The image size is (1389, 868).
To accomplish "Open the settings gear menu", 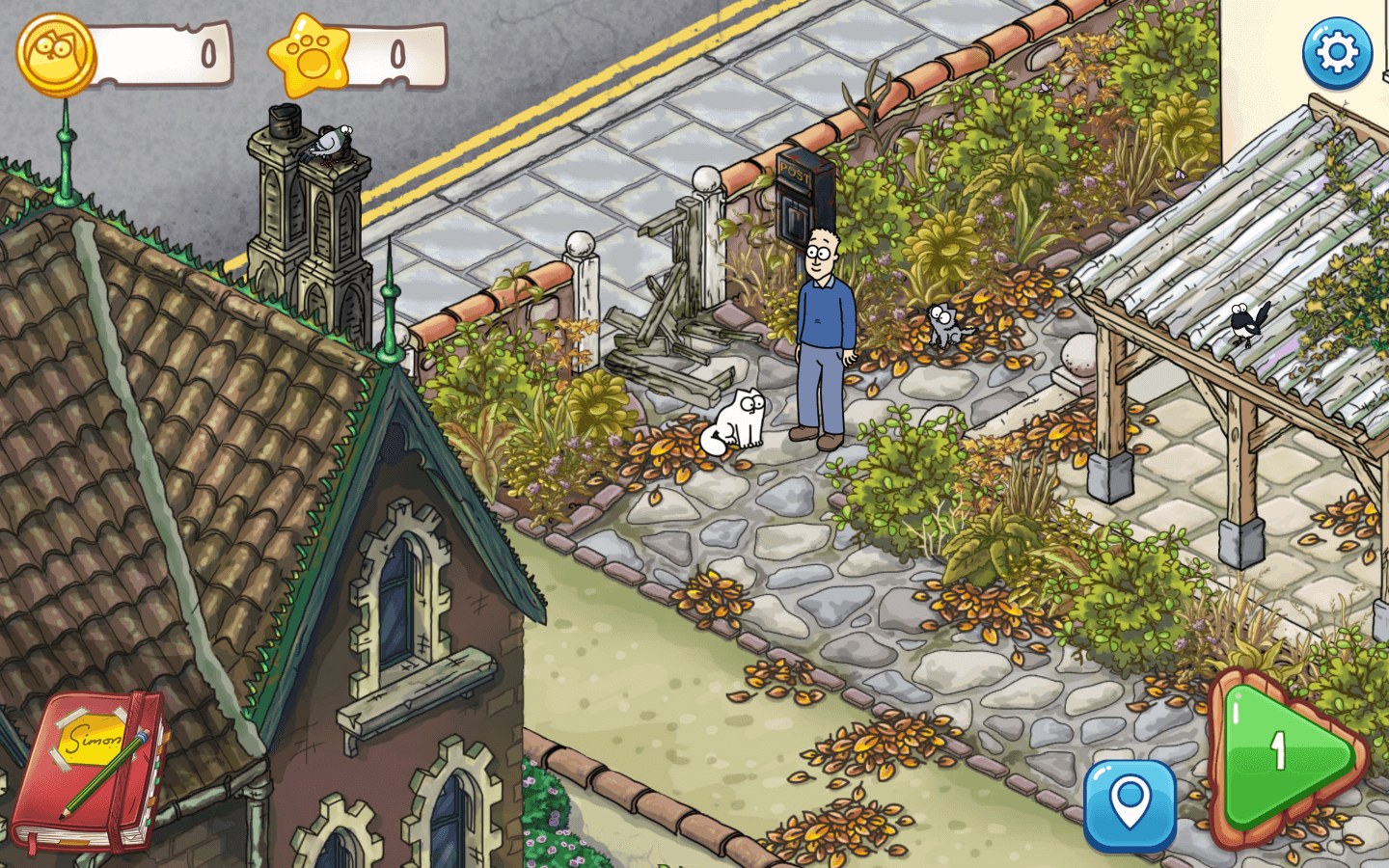I will 1338,54.
